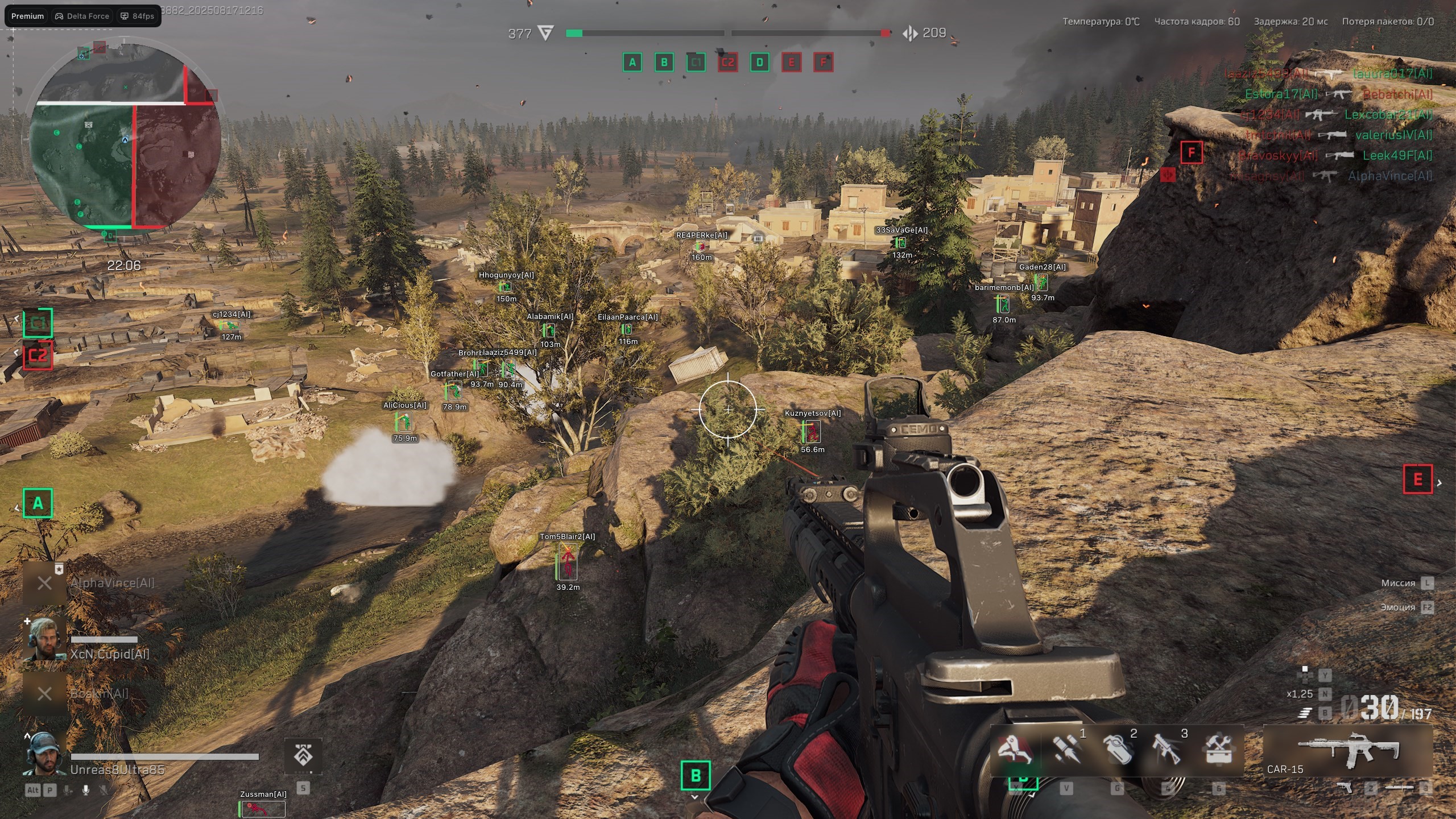Select objective A in the top objective bar
The image size is (1456, 819).
pos(632,62)
